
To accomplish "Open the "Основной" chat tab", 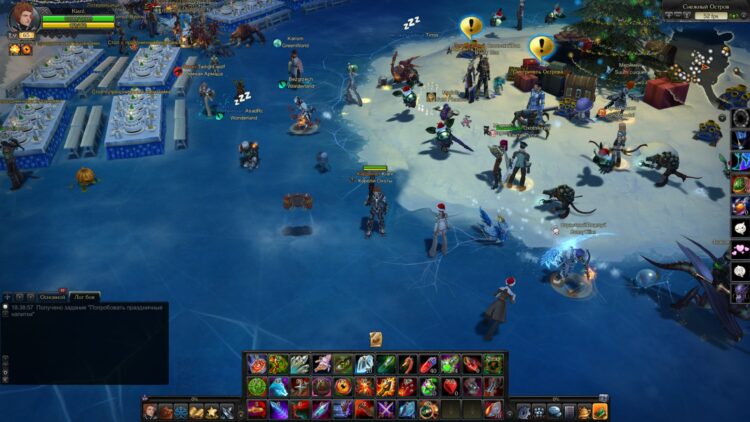I will point(52,297).
